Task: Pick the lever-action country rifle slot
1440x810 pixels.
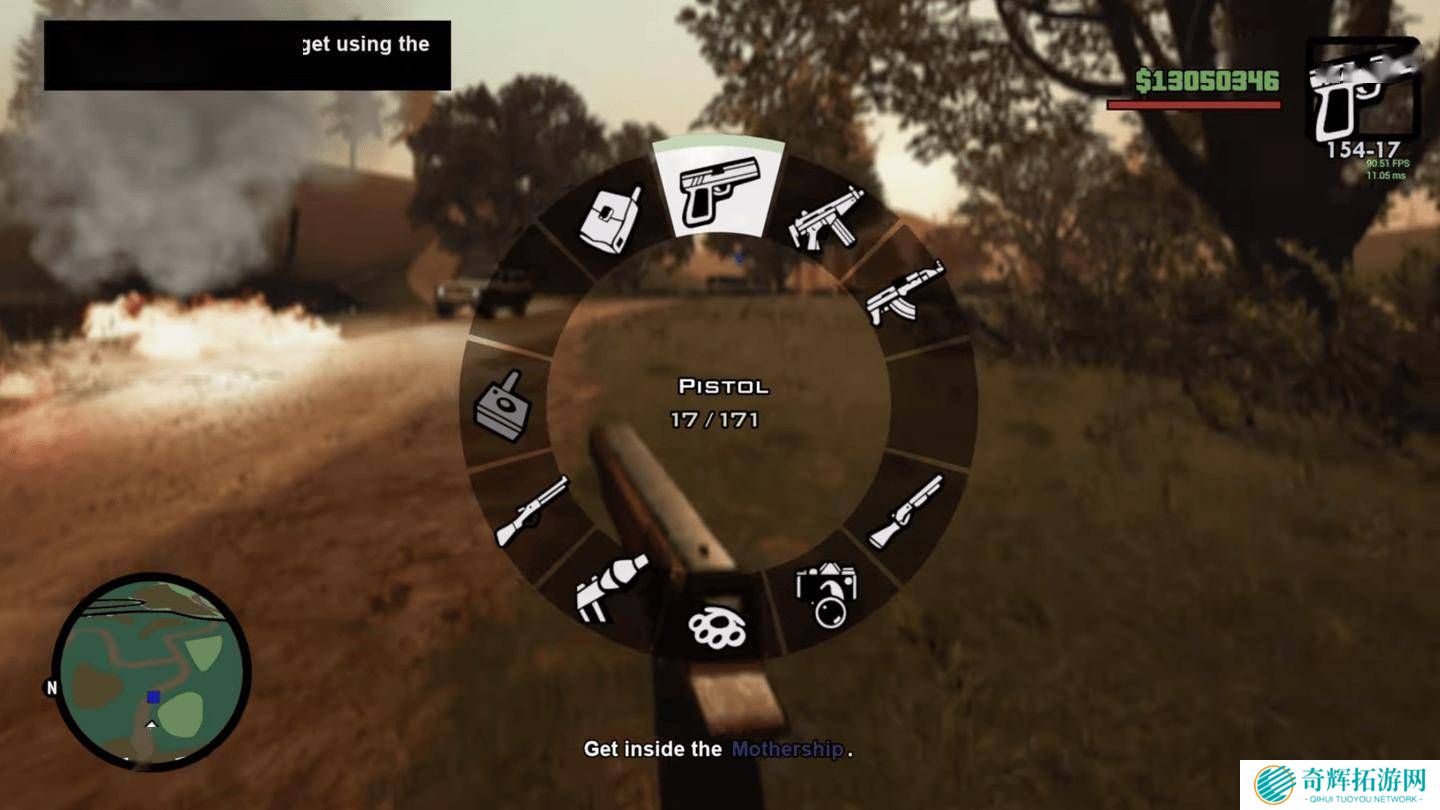Action: (531, 510)
